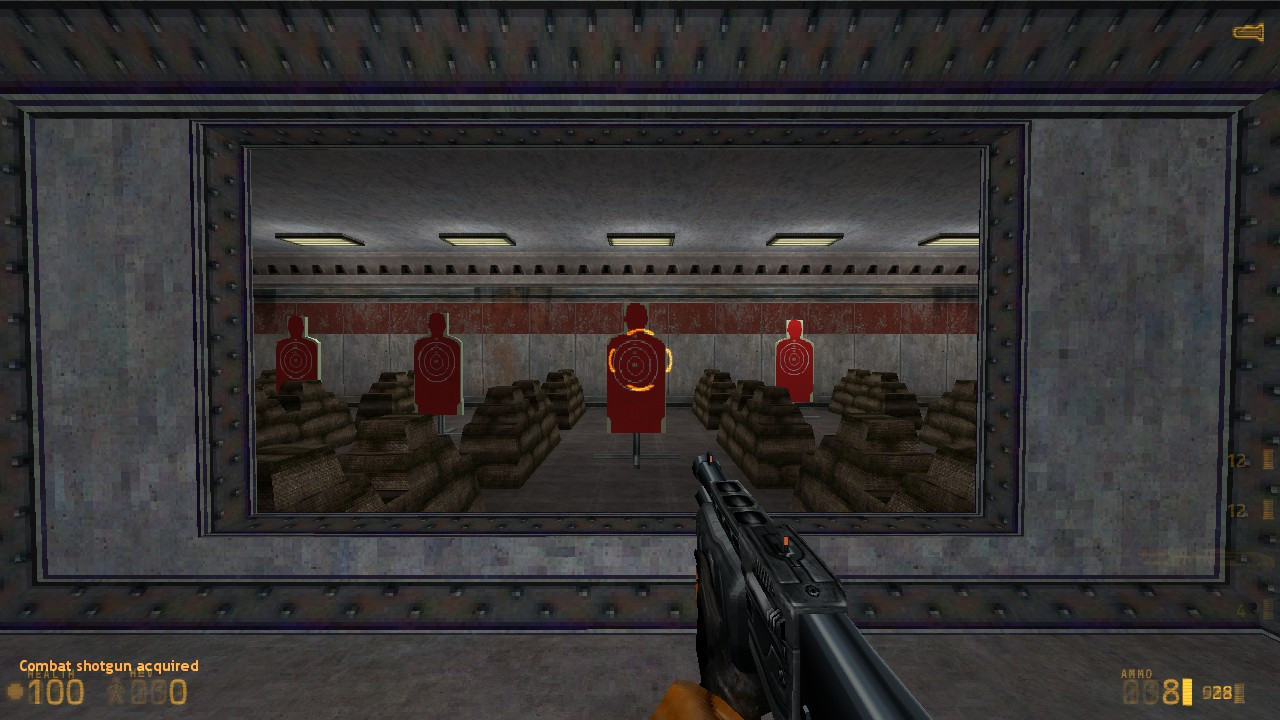Click the shotgun pickup icon top right

pyautogui.click(x=1248, y=30)
